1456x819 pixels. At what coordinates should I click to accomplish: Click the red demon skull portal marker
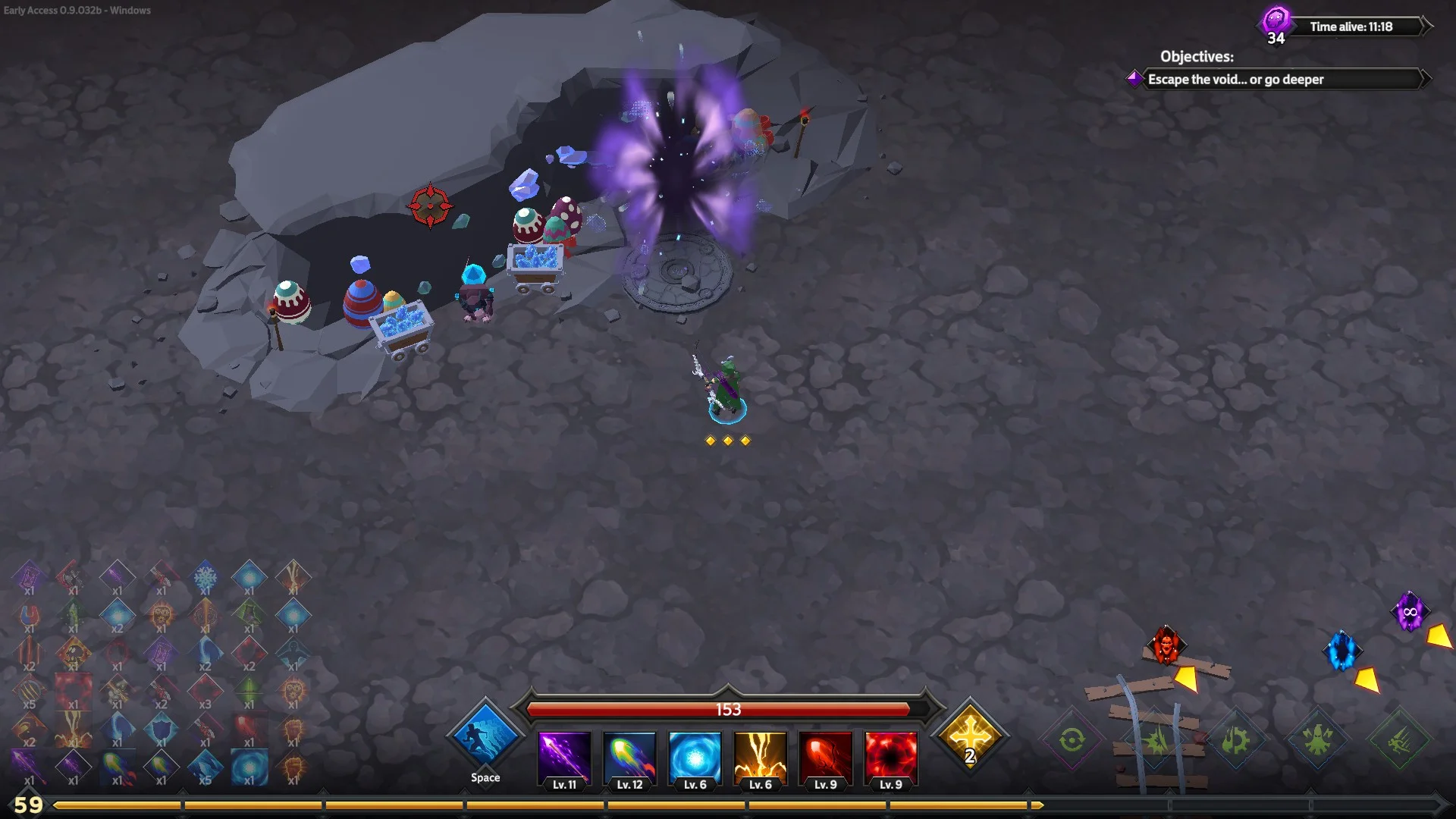point(1166,645)
